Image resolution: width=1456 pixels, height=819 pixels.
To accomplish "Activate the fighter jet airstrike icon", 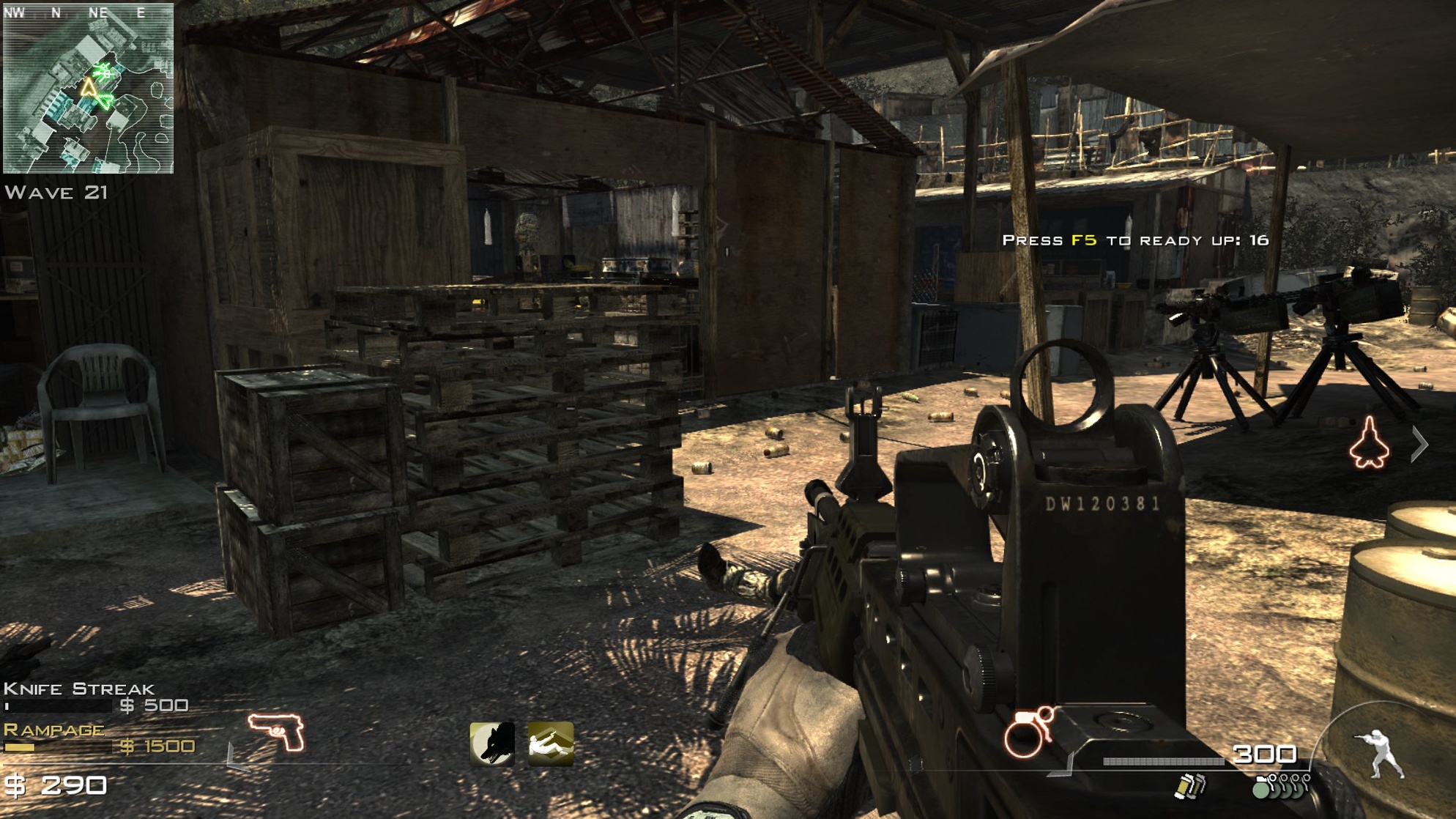I will [x=1369, y=442].
